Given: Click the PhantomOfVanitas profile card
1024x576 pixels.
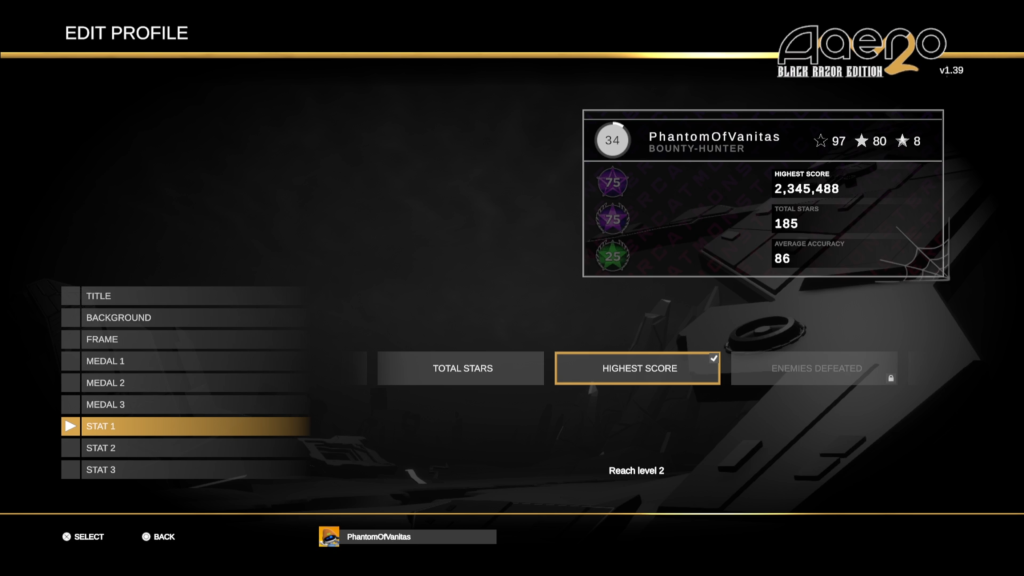Looking at the screenshot, I should [x=763, y=193].
